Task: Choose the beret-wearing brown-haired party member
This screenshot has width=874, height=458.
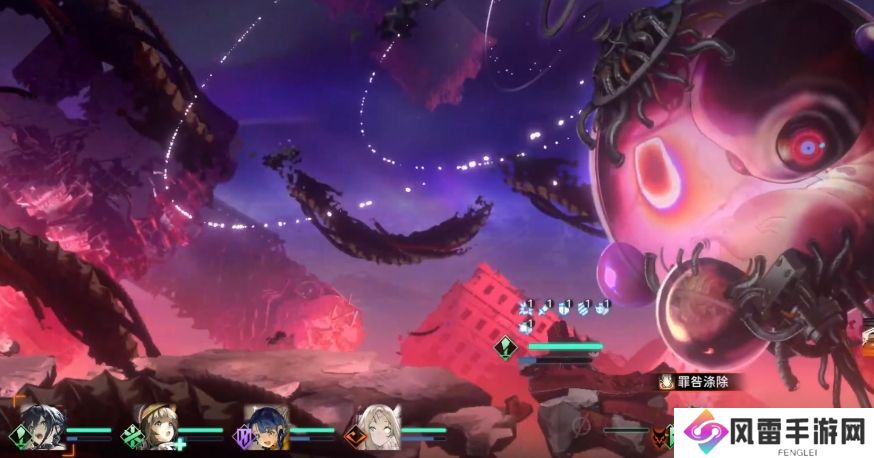Action: tap(157, 426)
